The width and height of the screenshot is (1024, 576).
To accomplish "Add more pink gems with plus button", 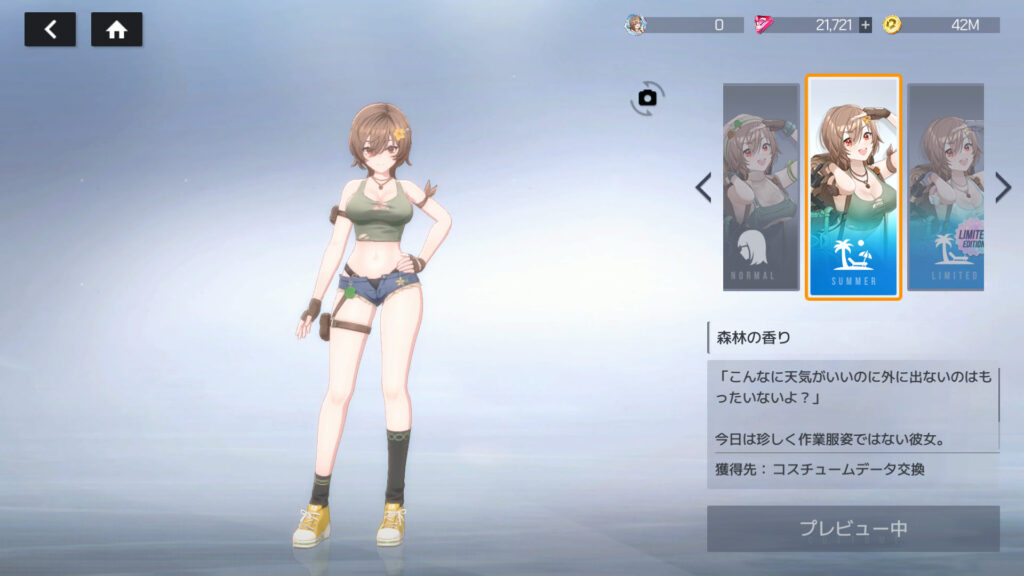I will pos(865,25).
